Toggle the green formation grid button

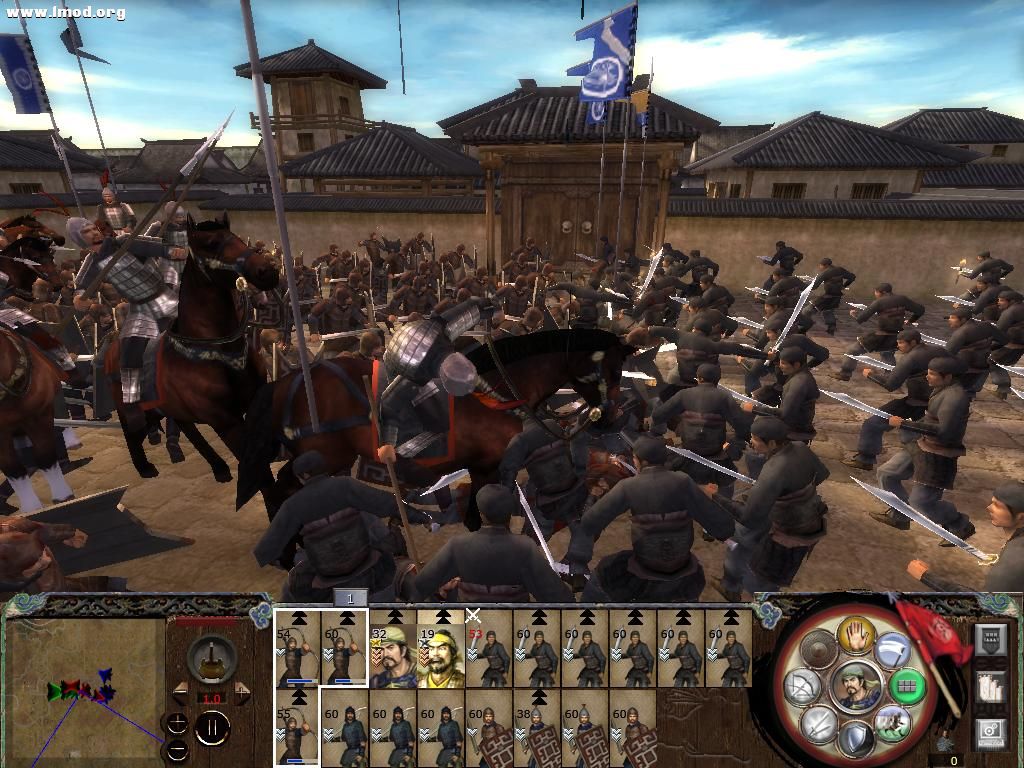click(x=908, y=686)
